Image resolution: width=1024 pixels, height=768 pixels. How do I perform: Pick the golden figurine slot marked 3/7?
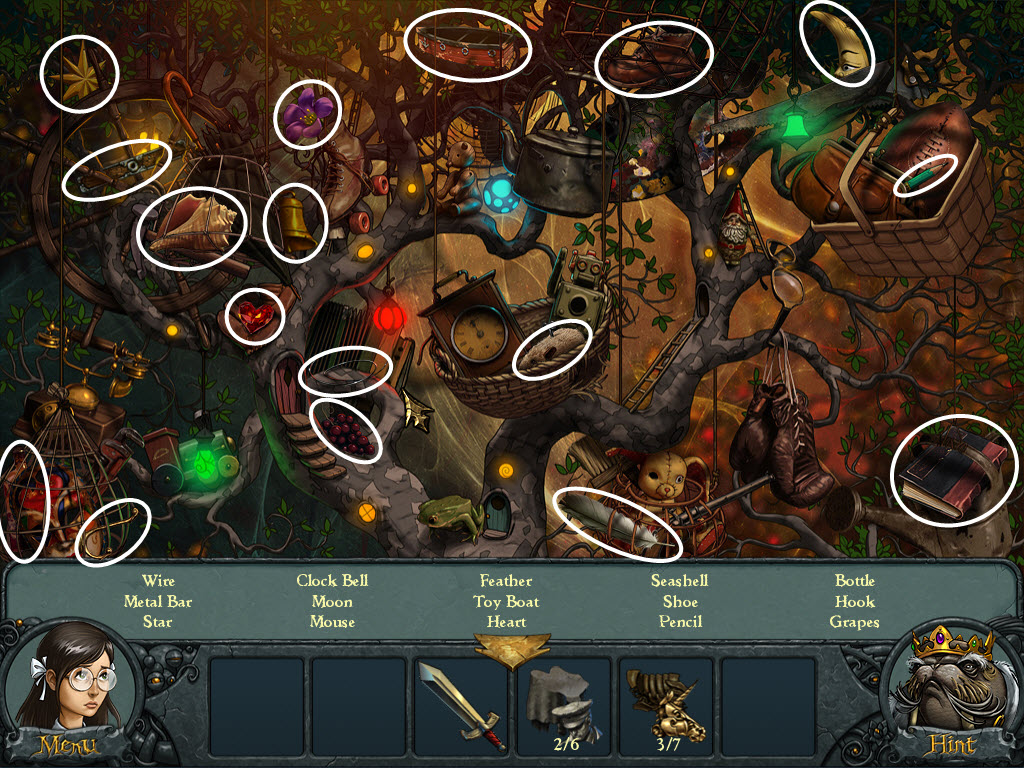pos(665,704)
